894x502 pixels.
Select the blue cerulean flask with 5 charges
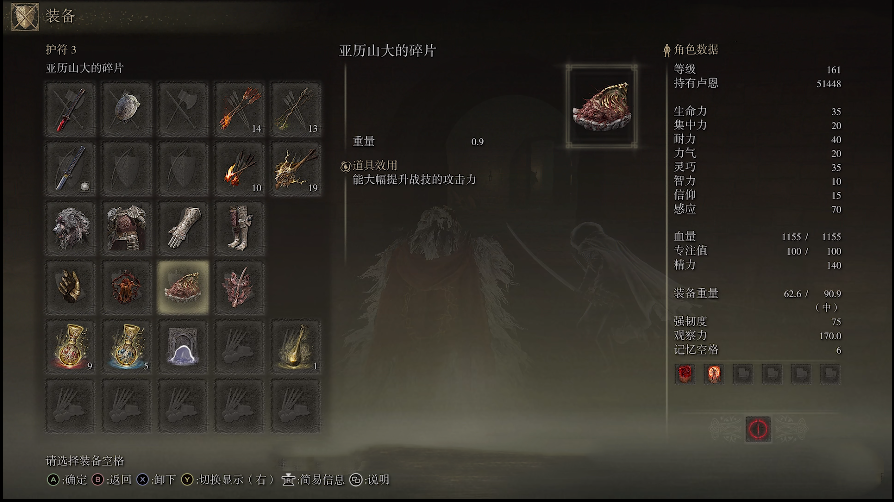tap(127, 346)
